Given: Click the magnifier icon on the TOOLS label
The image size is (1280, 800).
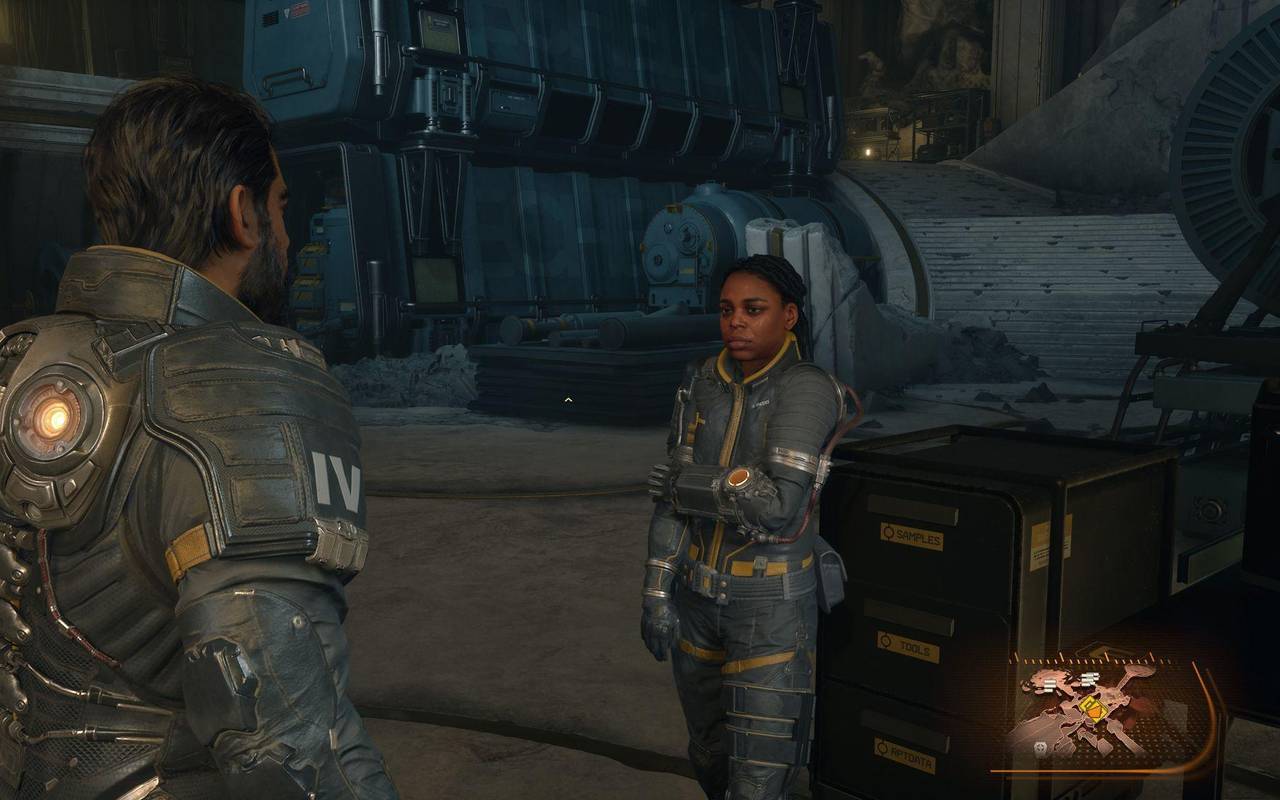Looking at the screenshot, I should pos(886,639).
